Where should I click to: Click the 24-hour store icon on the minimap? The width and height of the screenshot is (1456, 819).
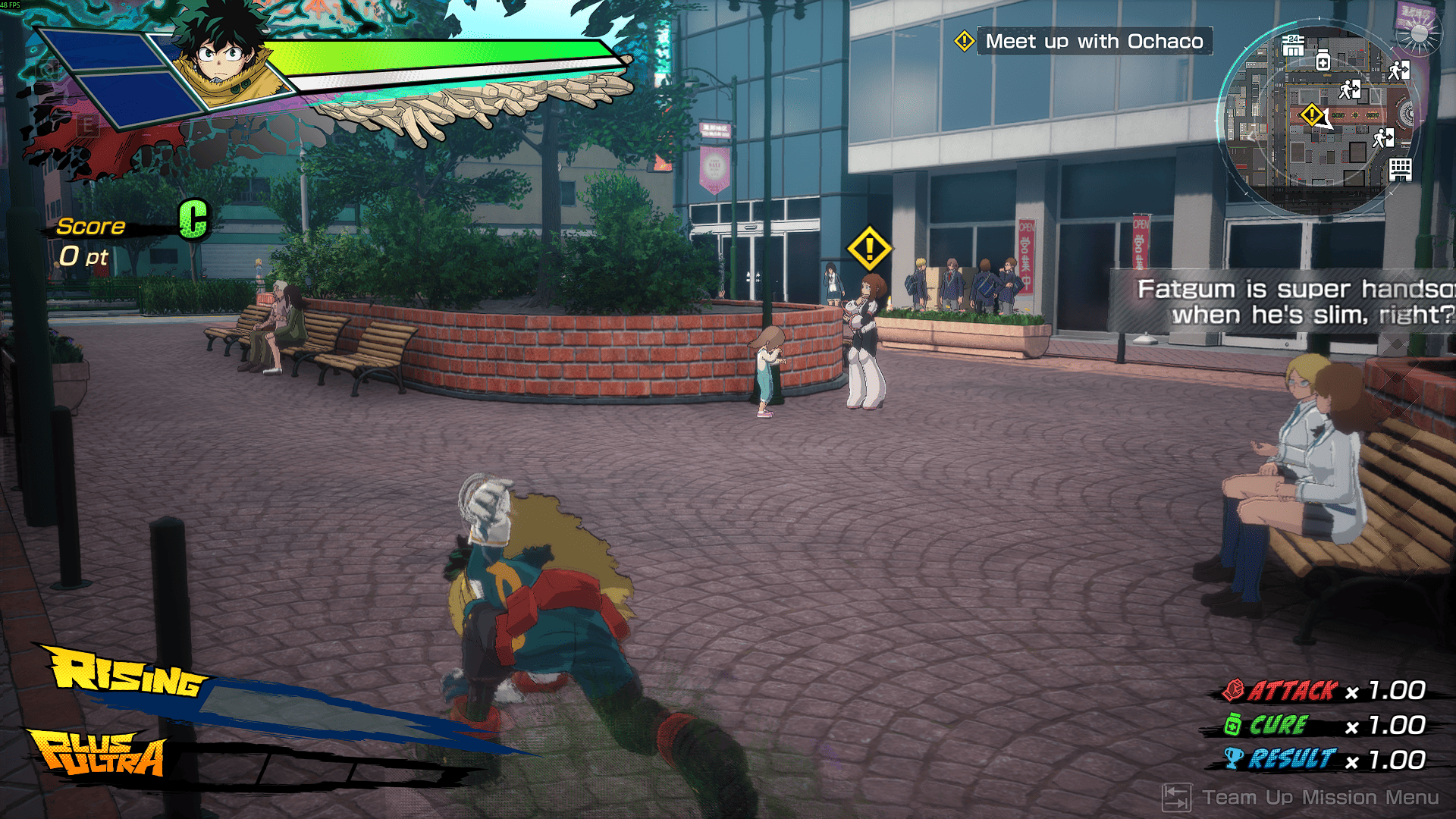click(x=1293, y=47)
